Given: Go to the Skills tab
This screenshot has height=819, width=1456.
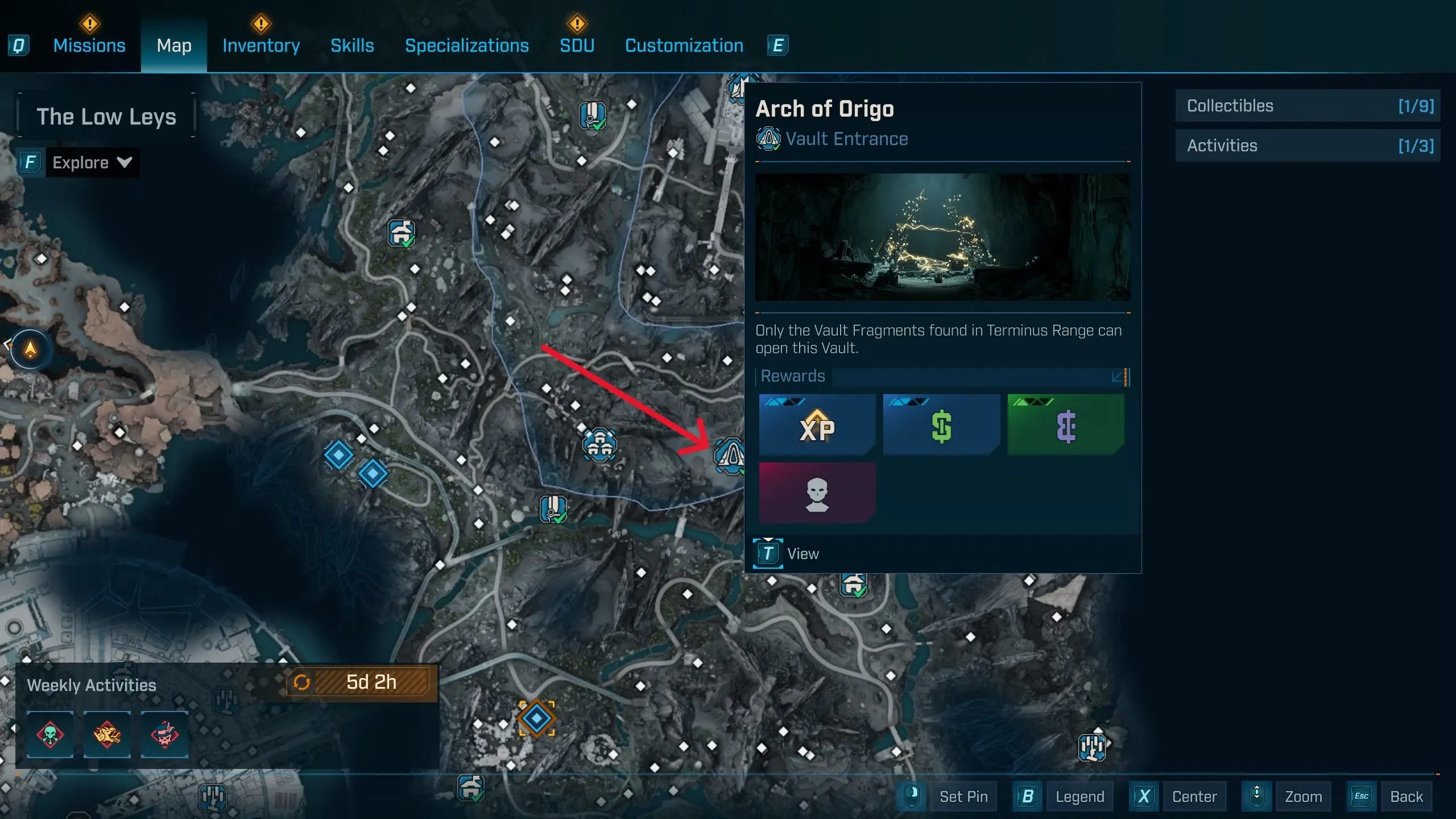Looking at the screenshot, I should click(352, 45).
